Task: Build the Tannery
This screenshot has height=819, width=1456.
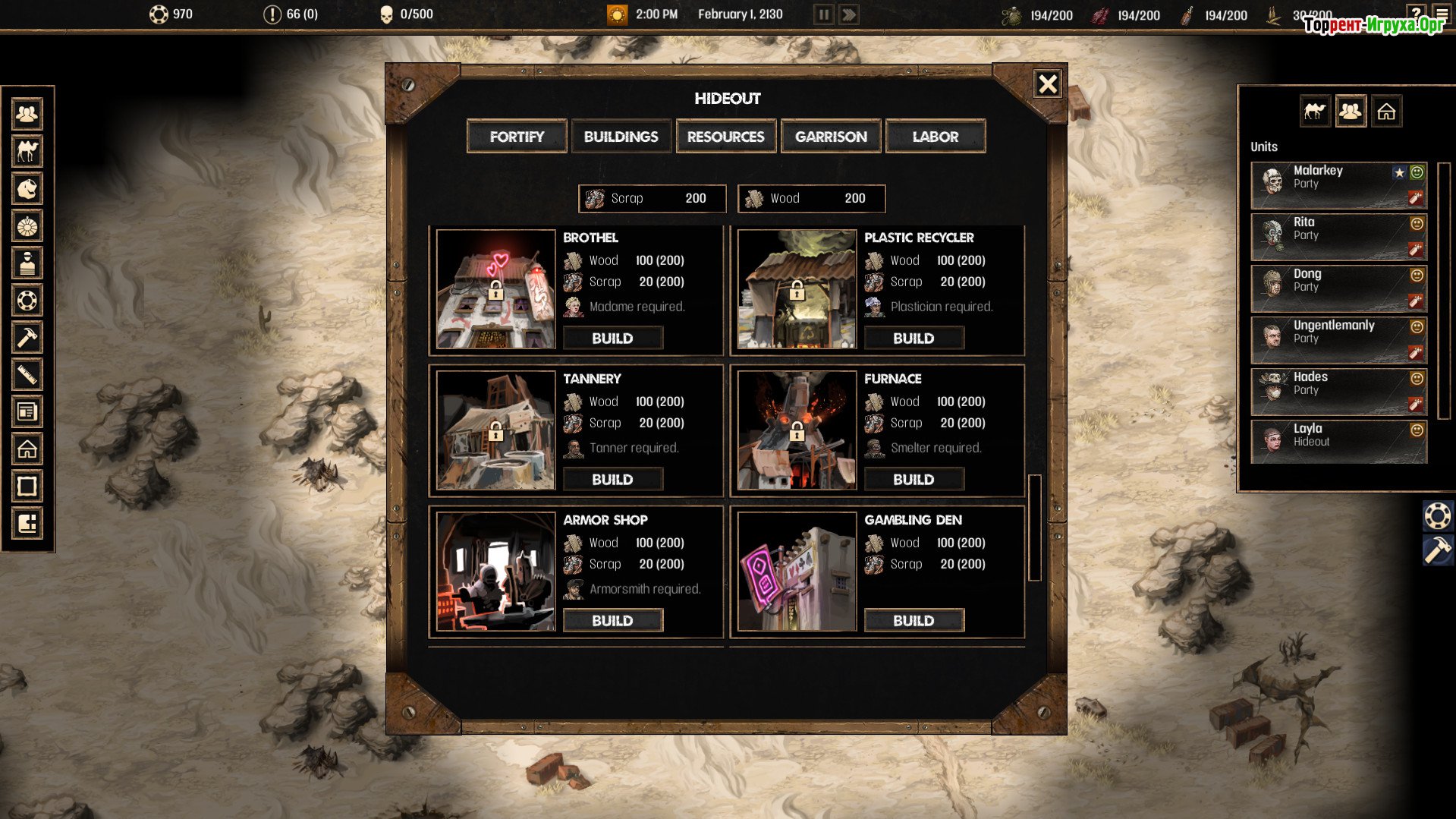Action: (612, 480)
